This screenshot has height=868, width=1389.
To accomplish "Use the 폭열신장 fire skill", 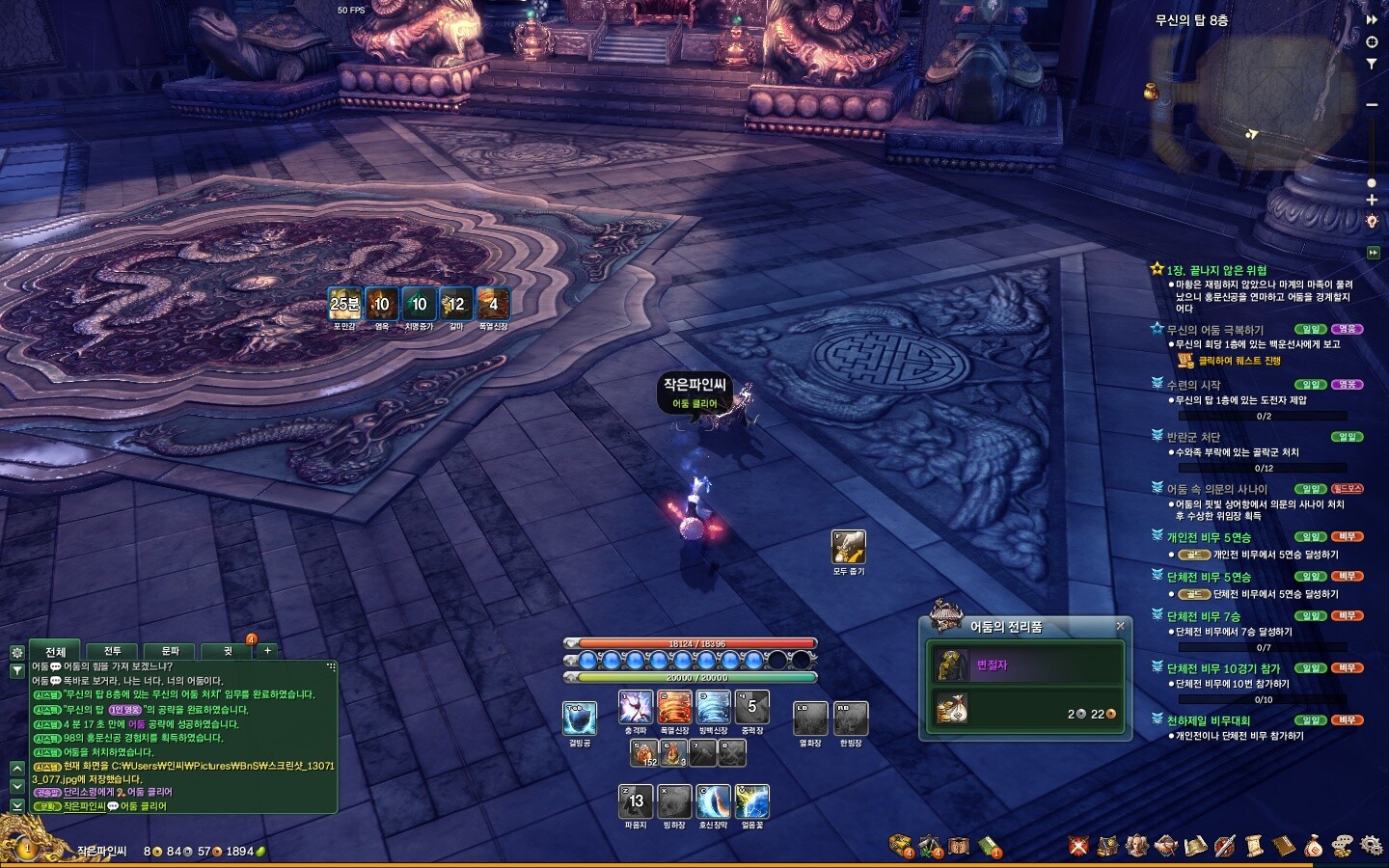I will tap(674, 708).
